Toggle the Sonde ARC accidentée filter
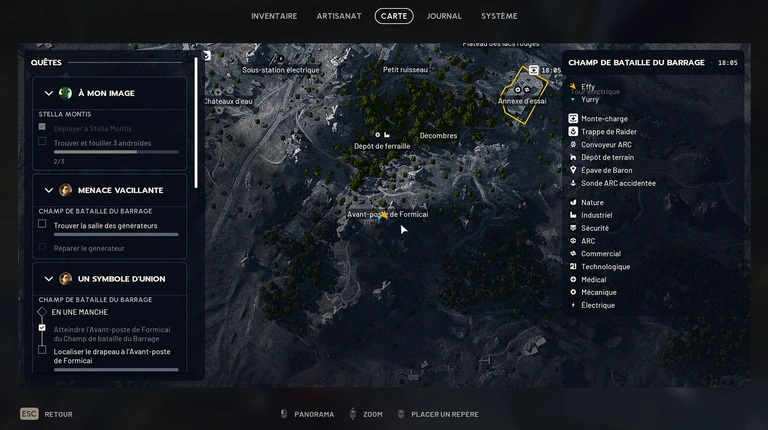This screenshot has width=768, height=430. pos(618,184)
